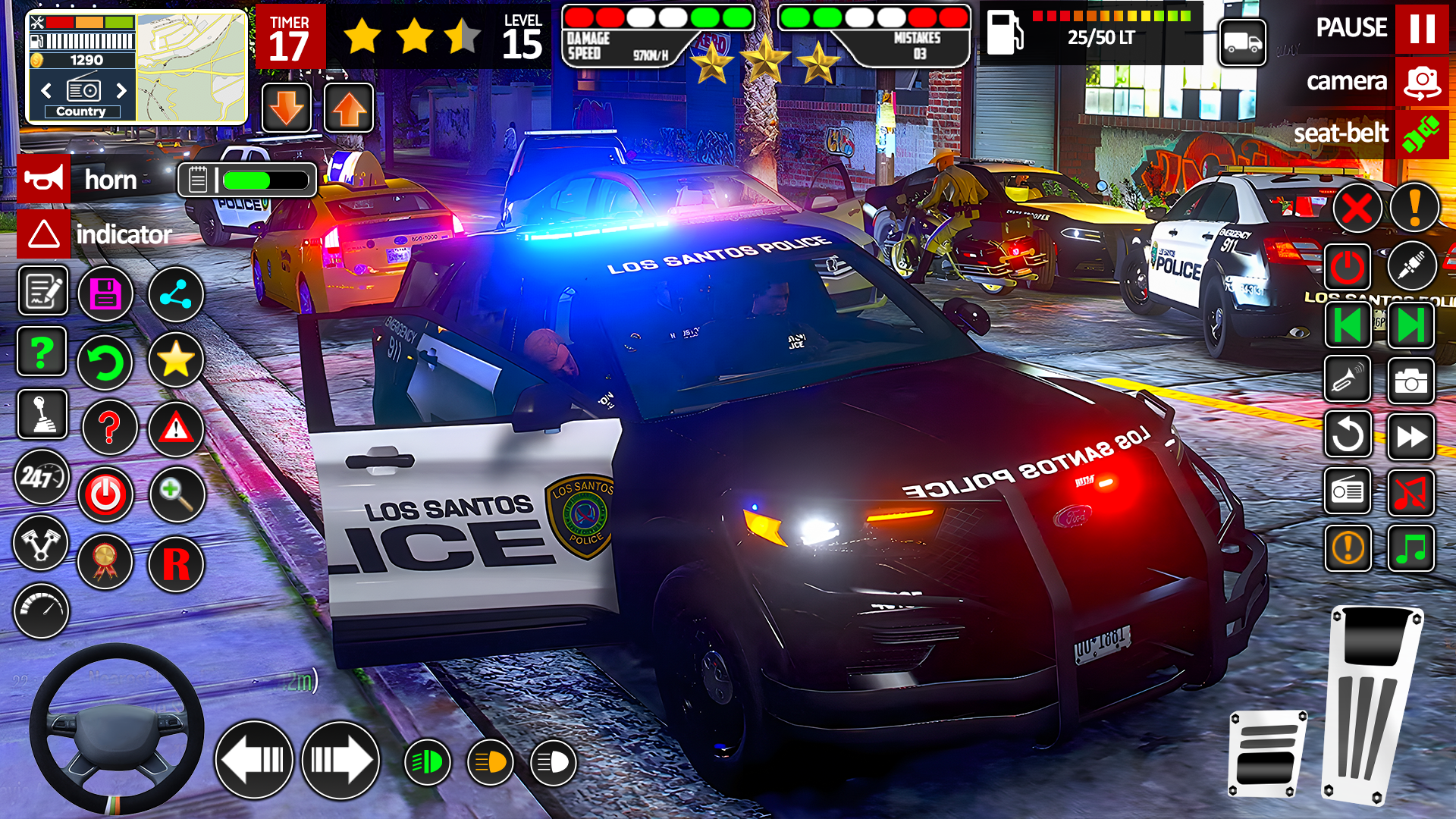
Task: Tap the blue share icon
Action: click(x=176, y=293)
